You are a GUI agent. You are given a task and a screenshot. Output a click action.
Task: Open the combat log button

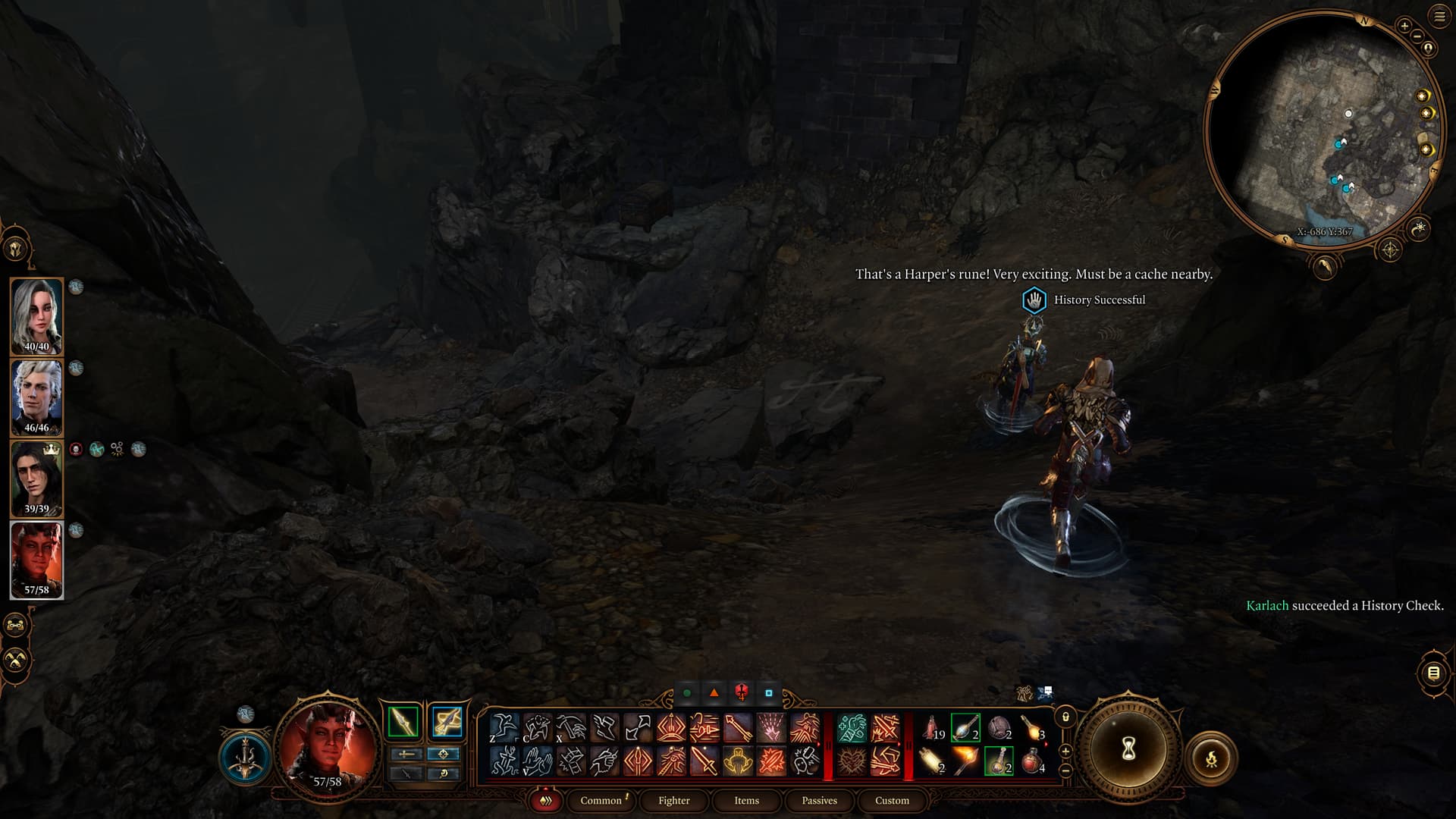click(x=1433, y=673)
